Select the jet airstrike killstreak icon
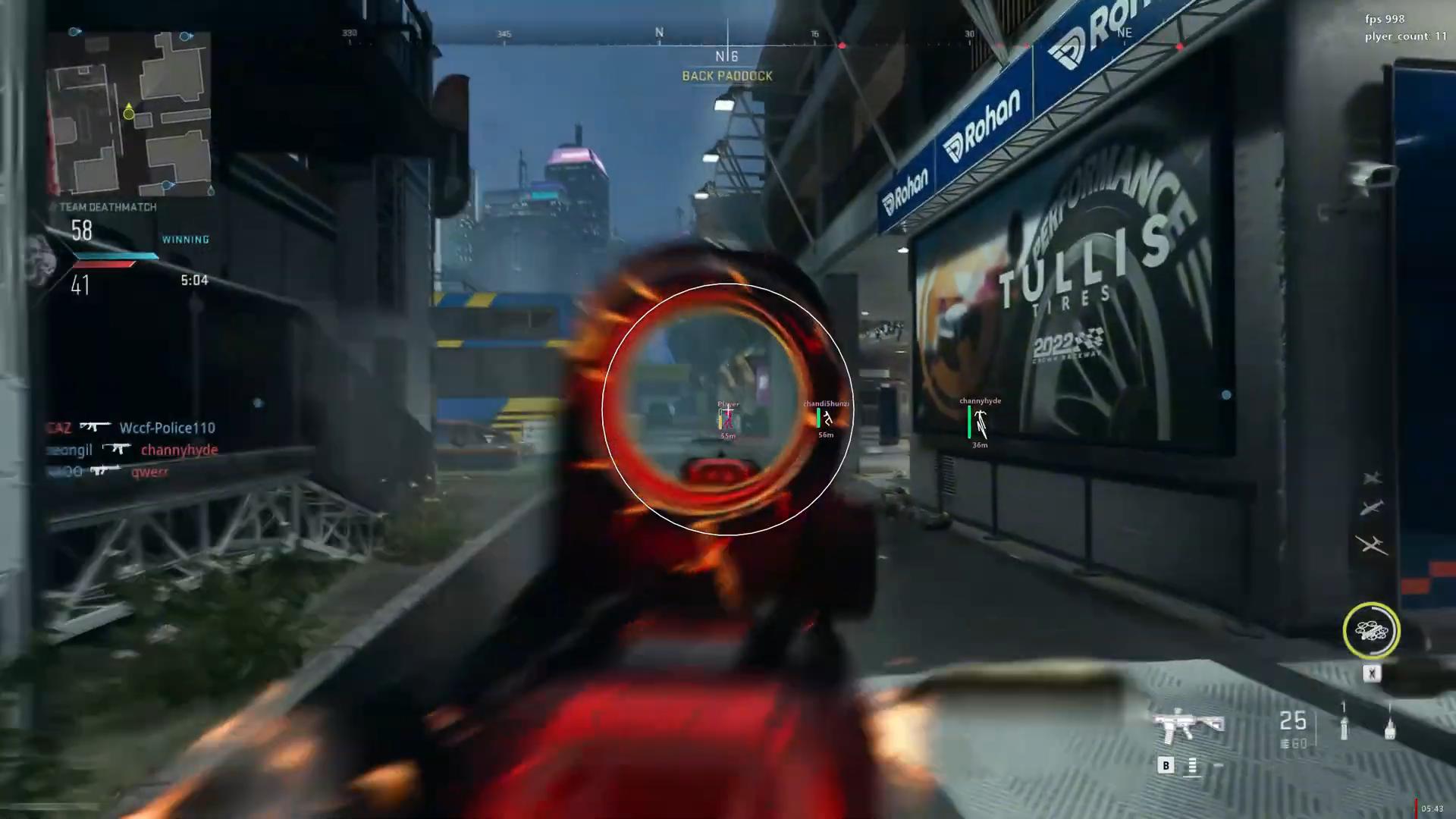The height and width of the screenshot is (819, 1456). coord(1373,478)
